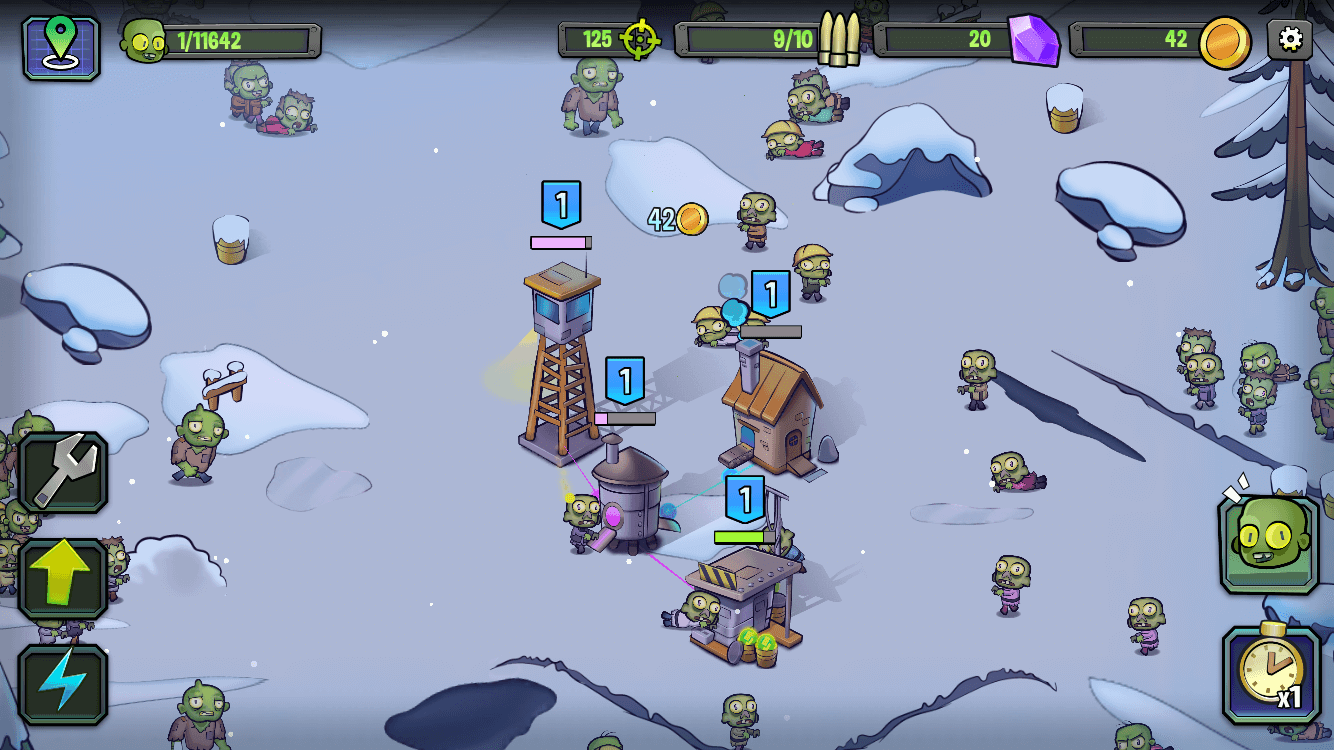Image resolution: width=1334 pixels, height=750 pixels.
Task: Collect the 42 gold coin reward
Action: click(x=690, y=219)
